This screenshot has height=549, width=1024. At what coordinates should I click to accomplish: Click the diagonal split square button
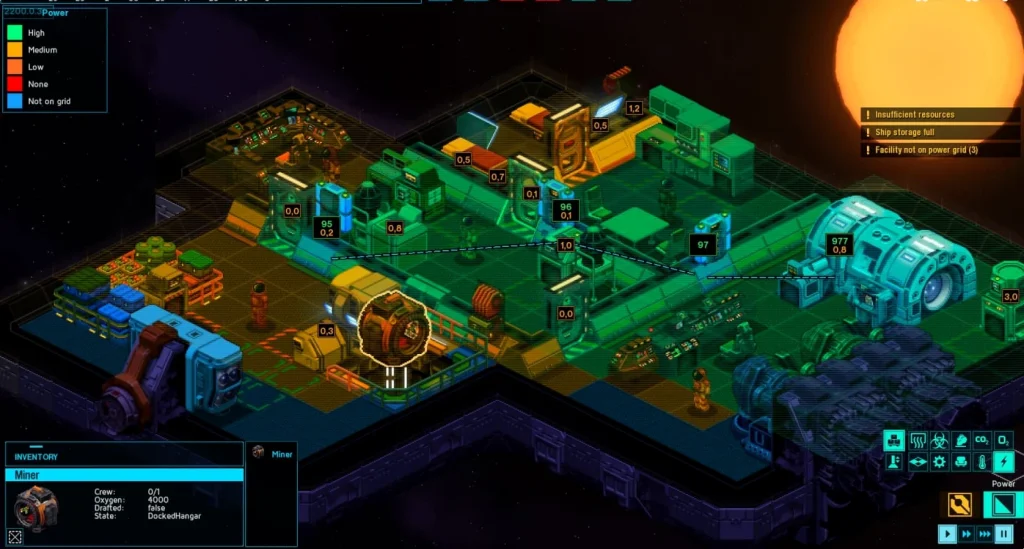click(1003, 506)
